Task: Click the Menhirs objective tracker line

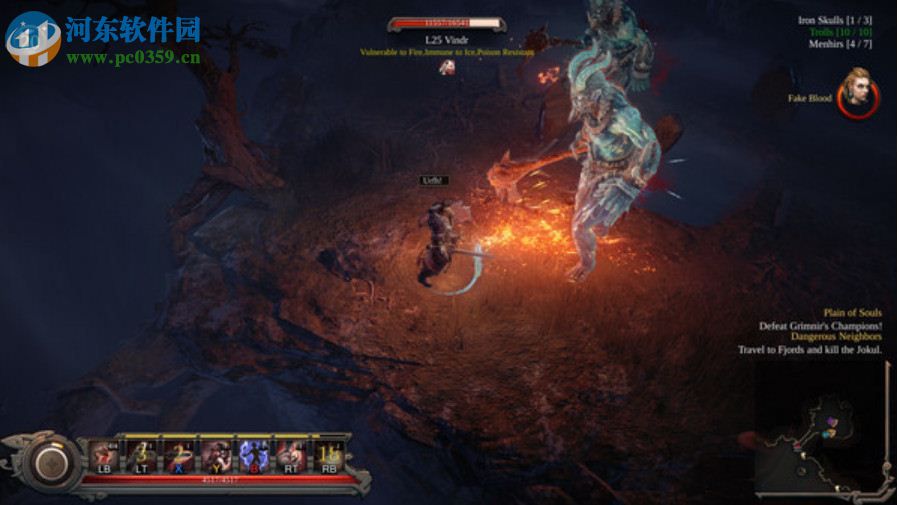Action: [x=845, y=45]
